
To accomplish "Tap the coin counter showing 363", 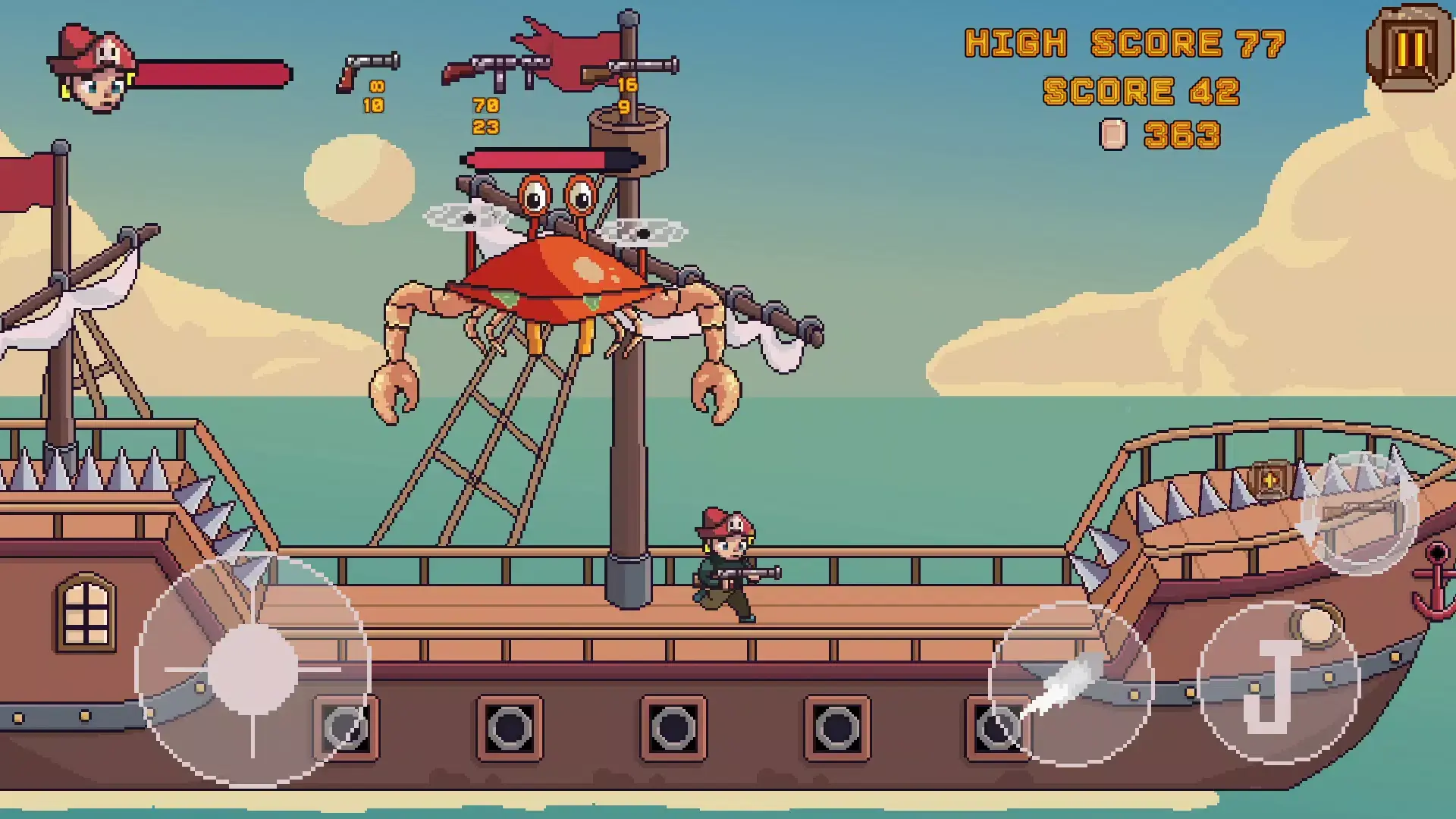I will pyautogui.click(x=1183, y=135).
